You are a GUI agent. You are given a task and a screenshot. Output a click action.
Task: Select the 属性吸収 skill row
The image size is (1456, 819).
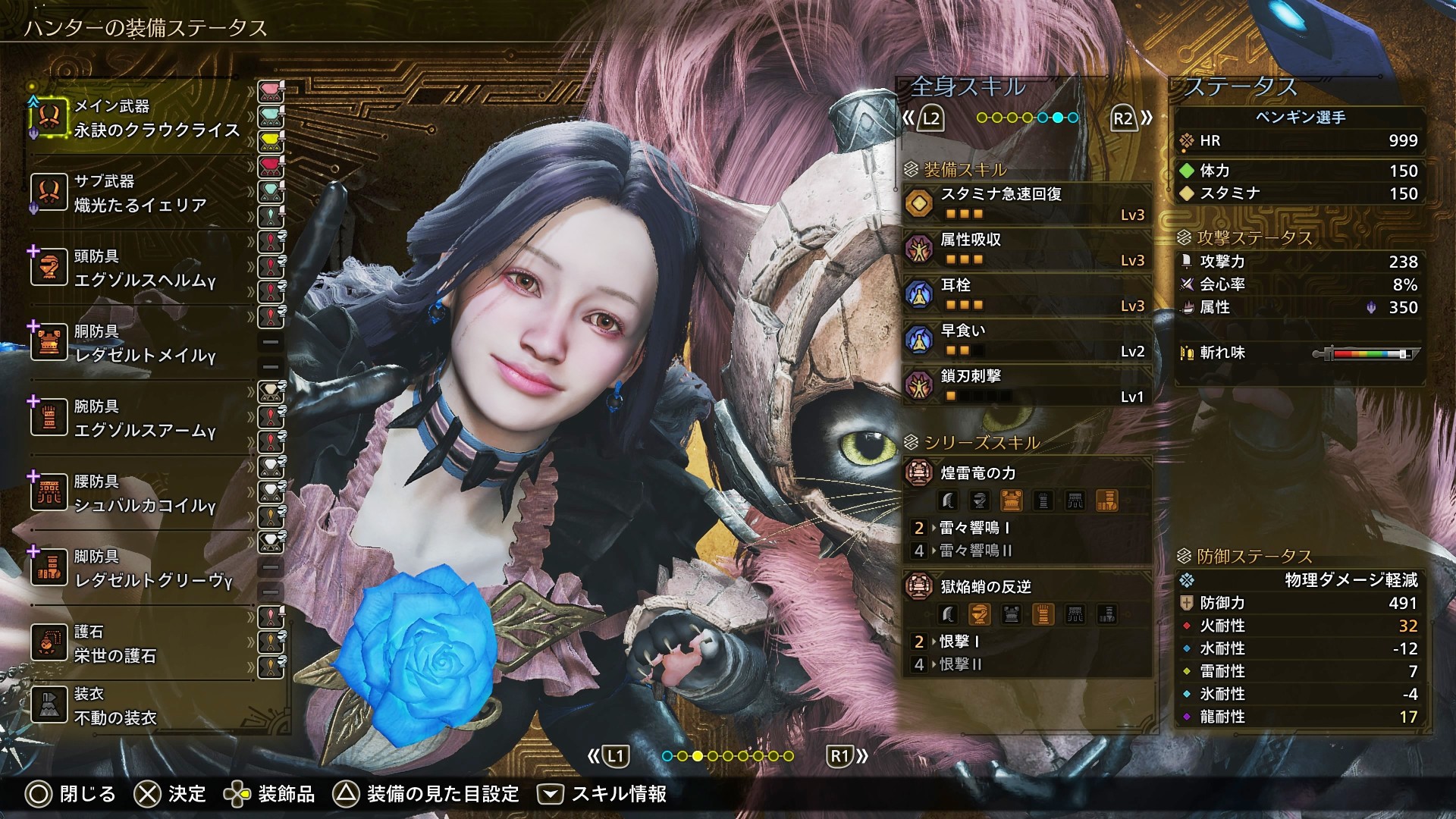tap(1028, 249)
